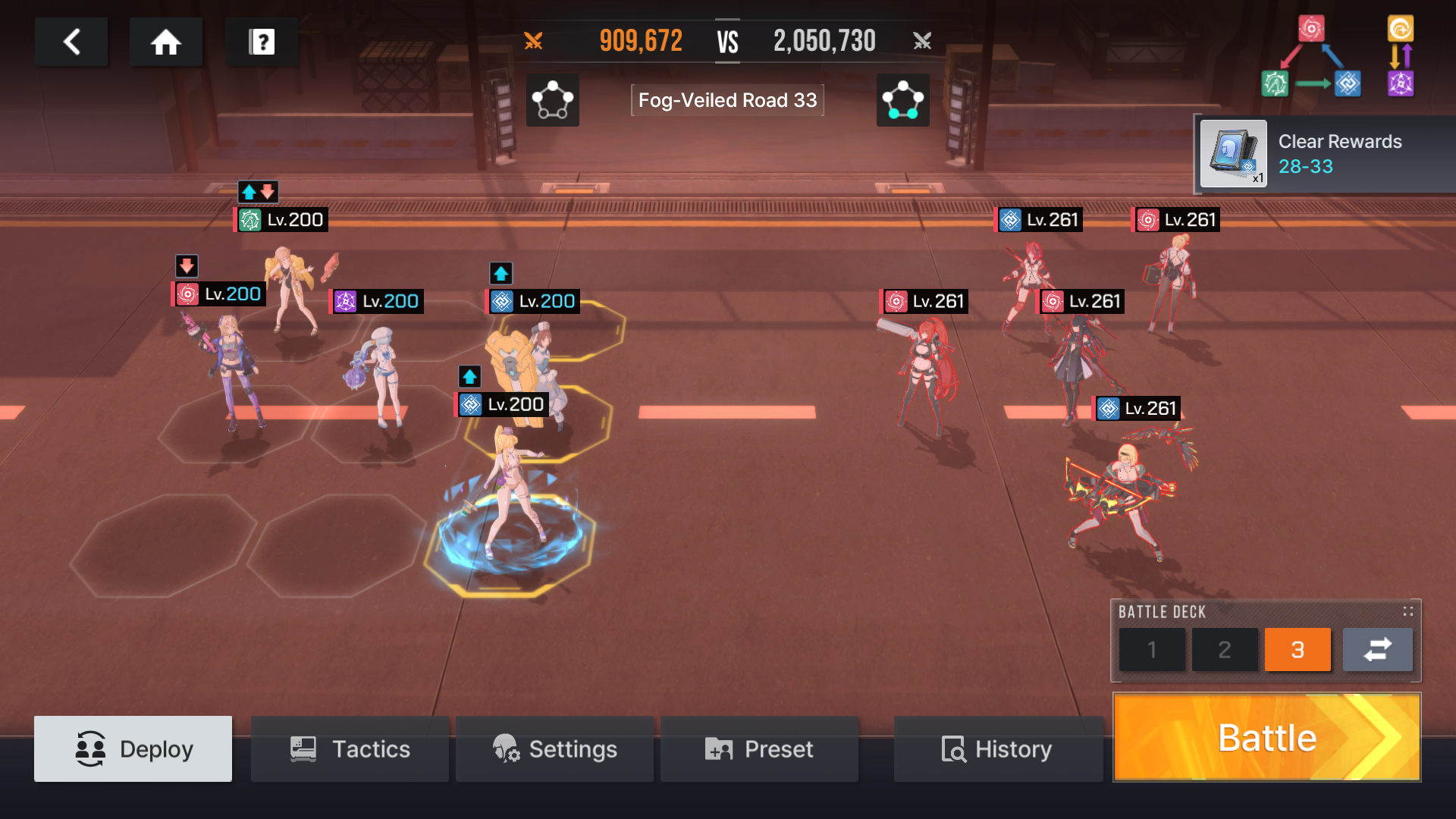Select battle deck 1
The image size is (1456, 819).
1152,649
